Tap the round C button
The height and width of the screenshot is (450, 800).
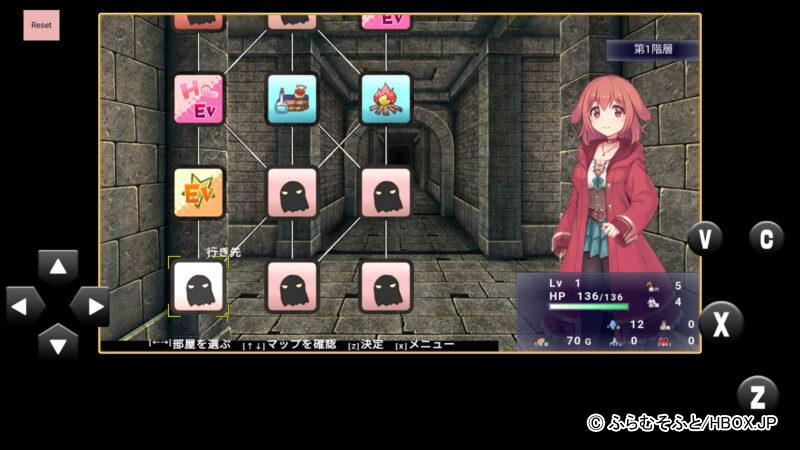coord(766,238)
